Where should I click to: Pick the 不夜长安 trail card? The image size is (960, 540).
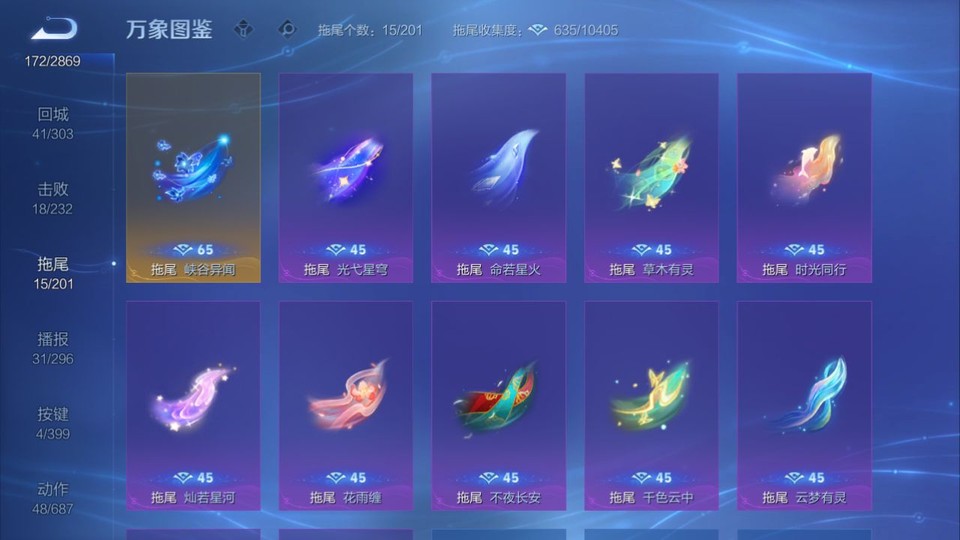pyautogui.click(x=498, y=405)
